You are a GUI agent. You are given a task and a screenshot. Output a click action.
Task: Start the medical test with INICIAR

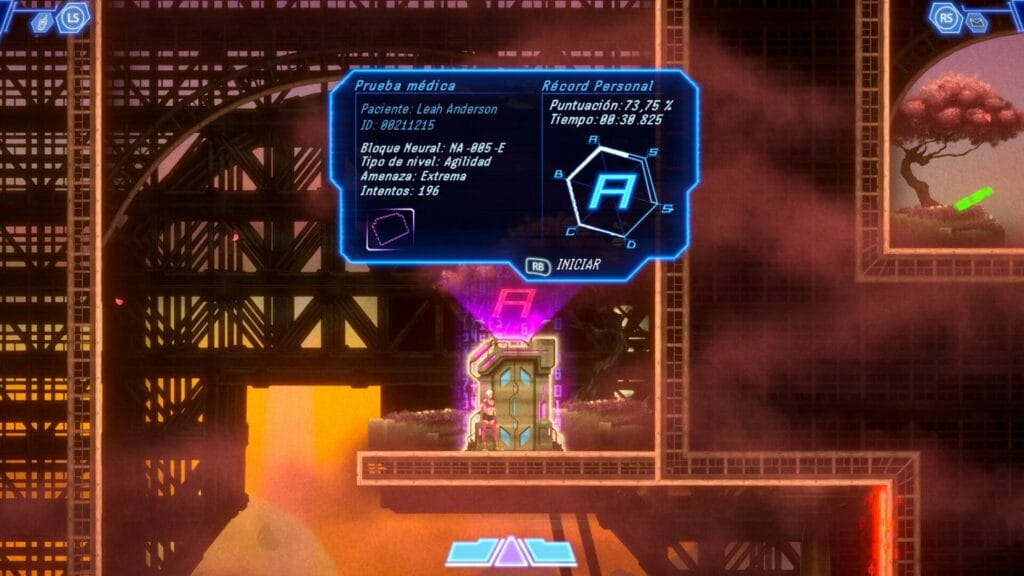563,267
